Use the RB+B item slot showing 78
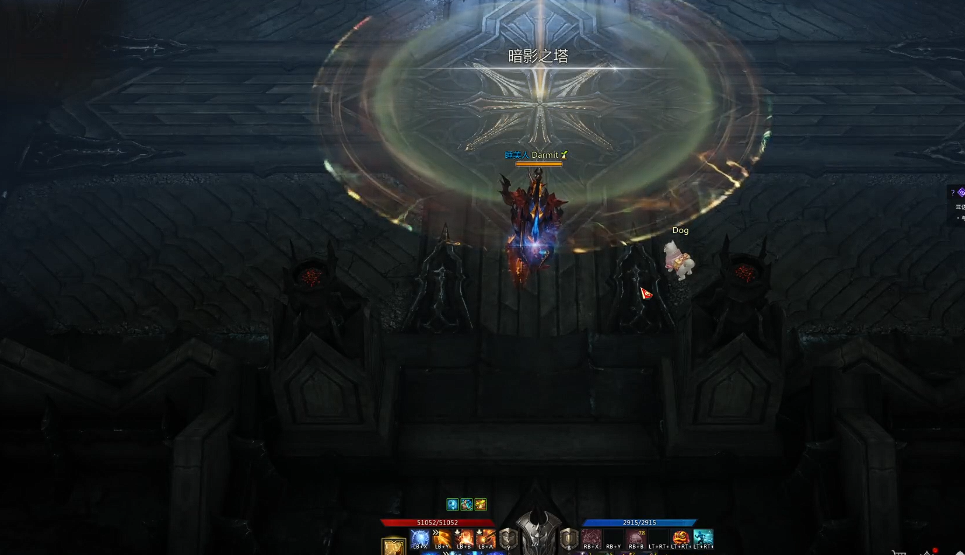 636,539
